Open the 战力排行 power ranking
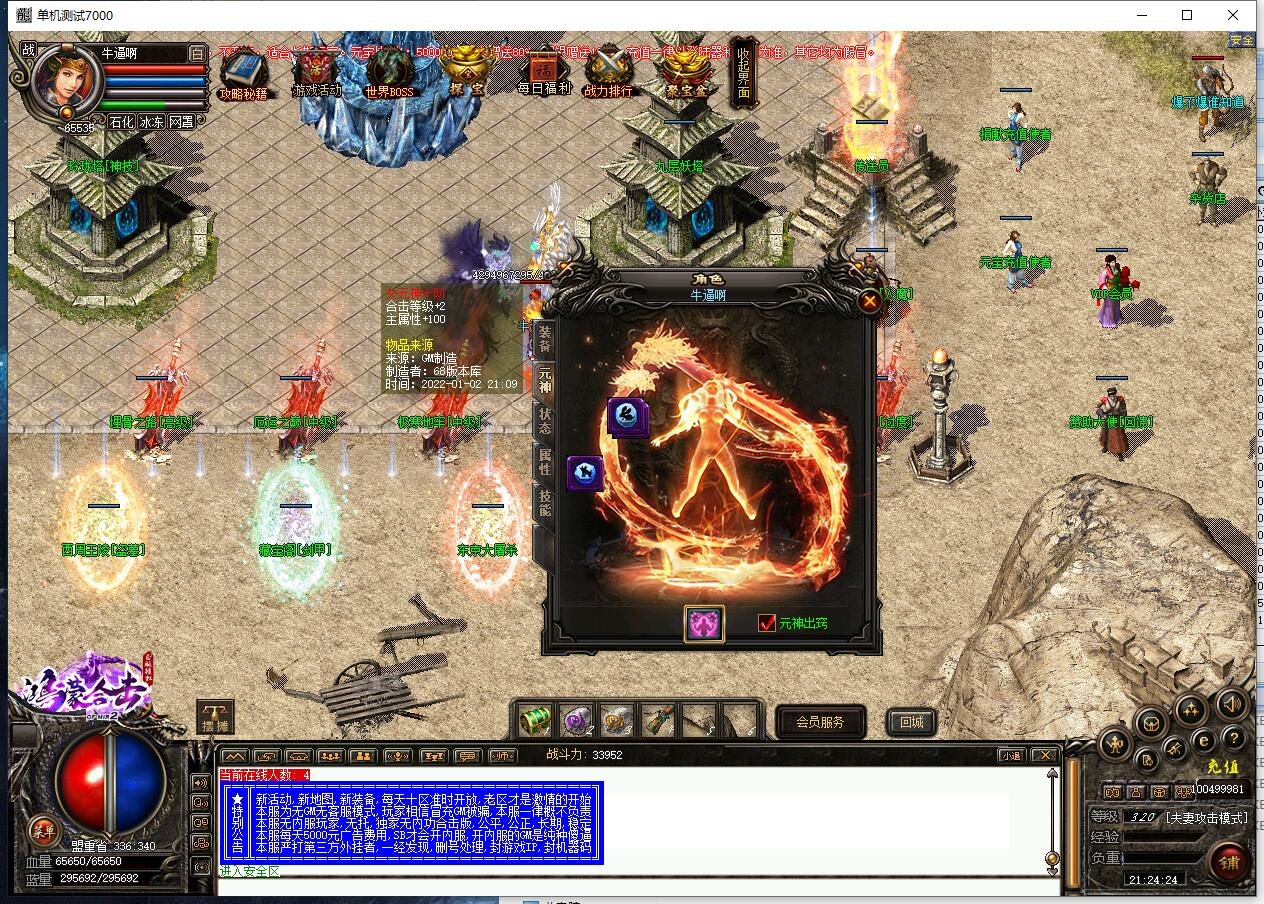This screenshot has width=1264, height=904. [x=609, y=72]
